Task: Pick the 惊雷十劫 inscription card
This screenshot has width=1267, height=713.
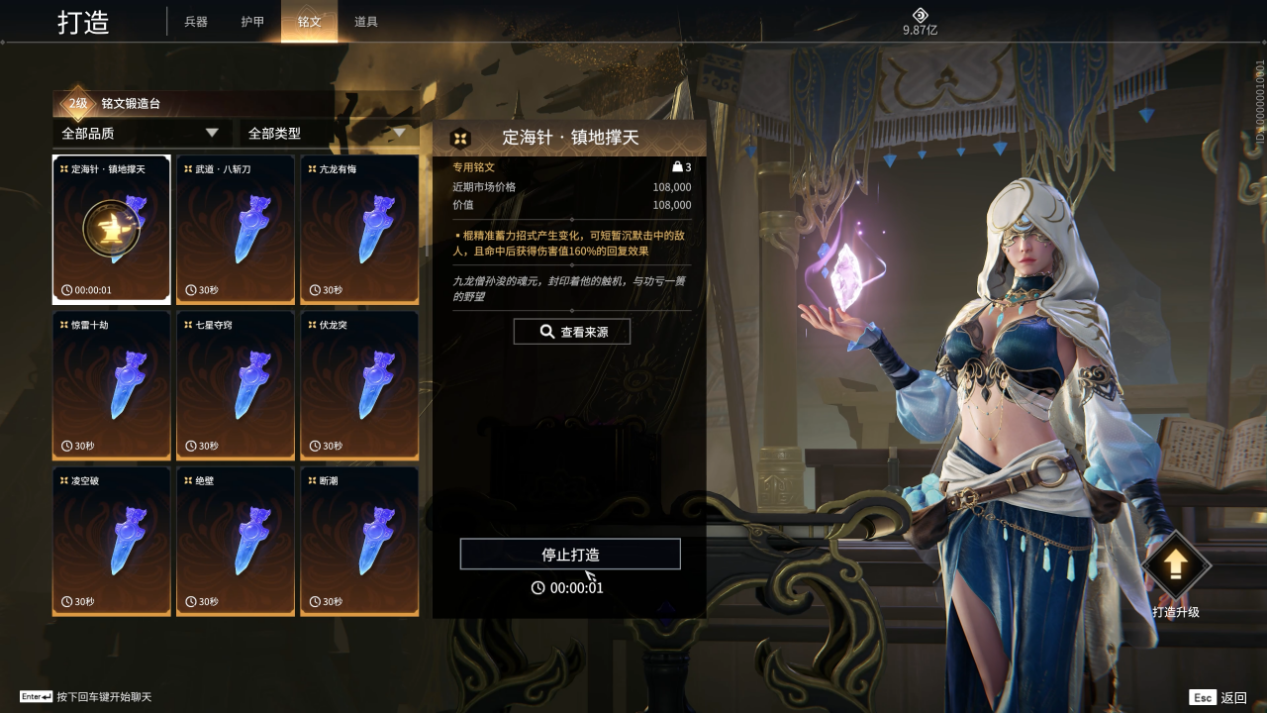Action: (x=111, y=385)
